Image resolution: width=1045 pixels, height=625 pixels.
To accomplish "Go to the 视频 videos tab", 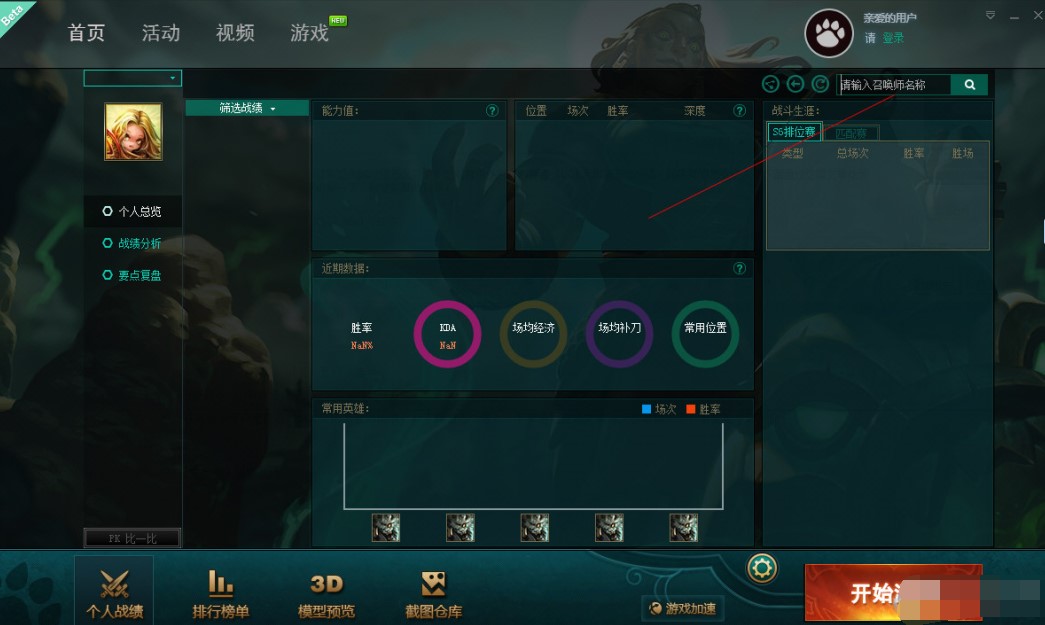I will [x=235, y=33].
